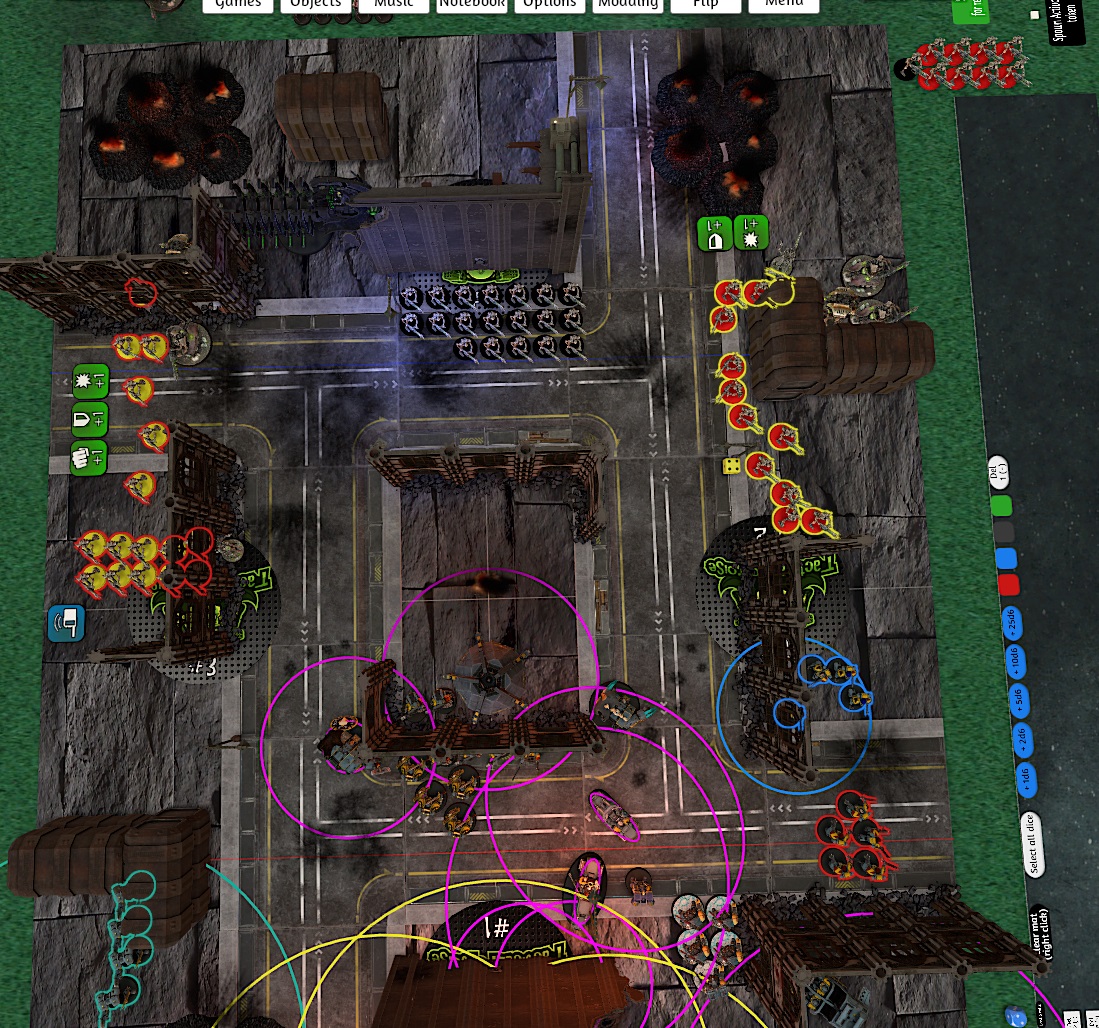Add 2d6 to the dice mat
Image resolution: width=1099 pixels, height=1028 pixels.
tap(1021, 740)
